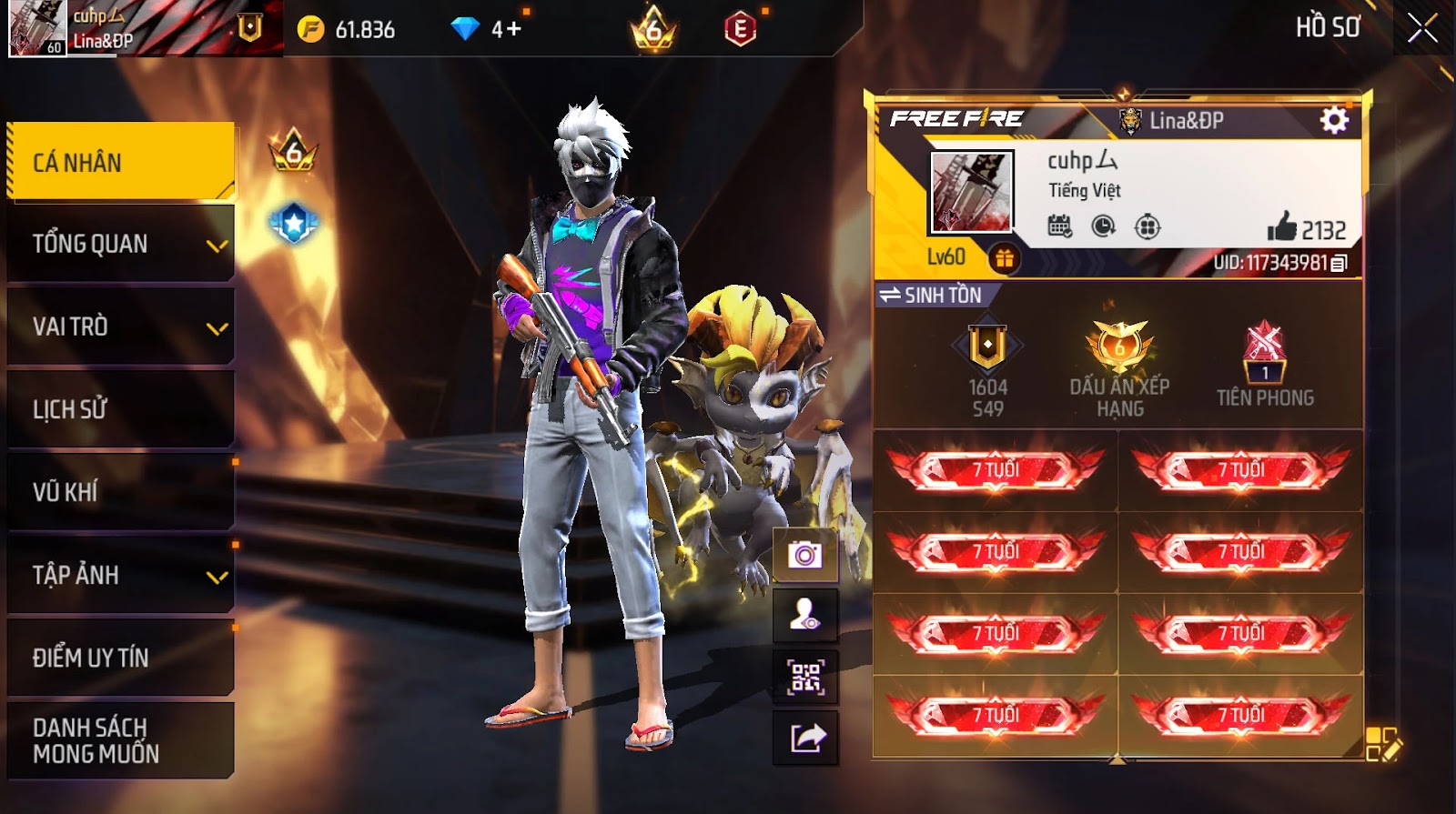Open the Danh Sách Mong Muốn wishlist
The image size is (1456, 814).
coord(120,740)
